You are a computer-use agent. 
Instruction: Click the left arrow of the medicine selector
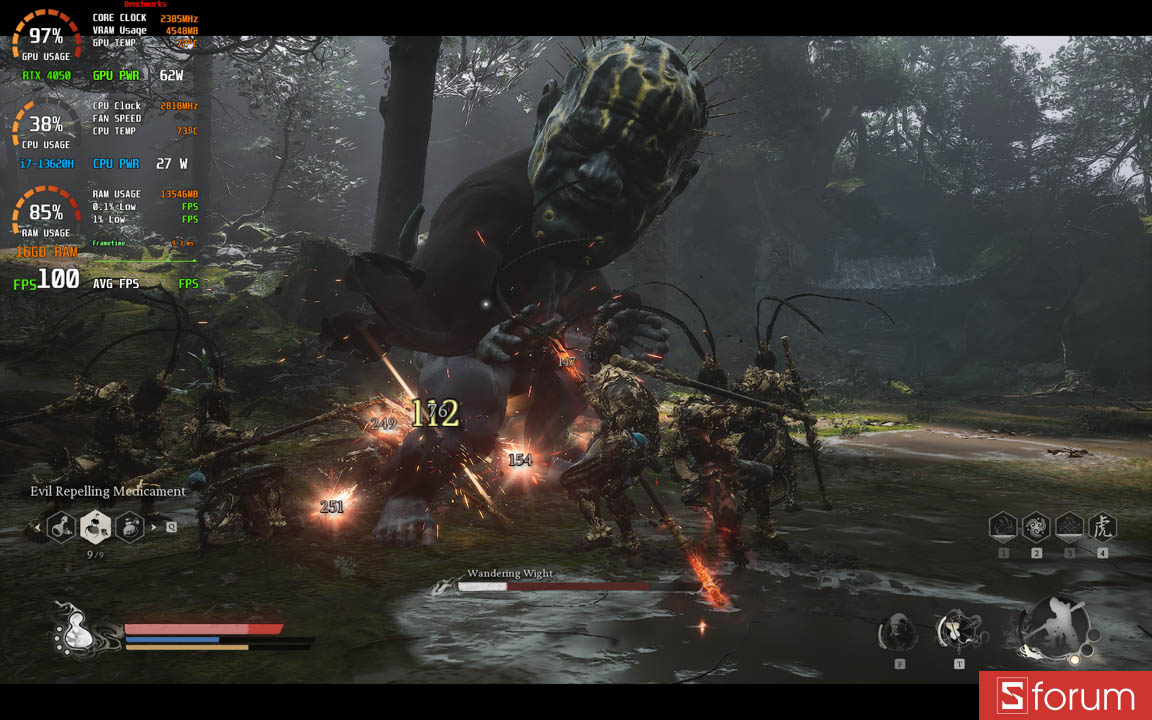click(x=38, y=526)
